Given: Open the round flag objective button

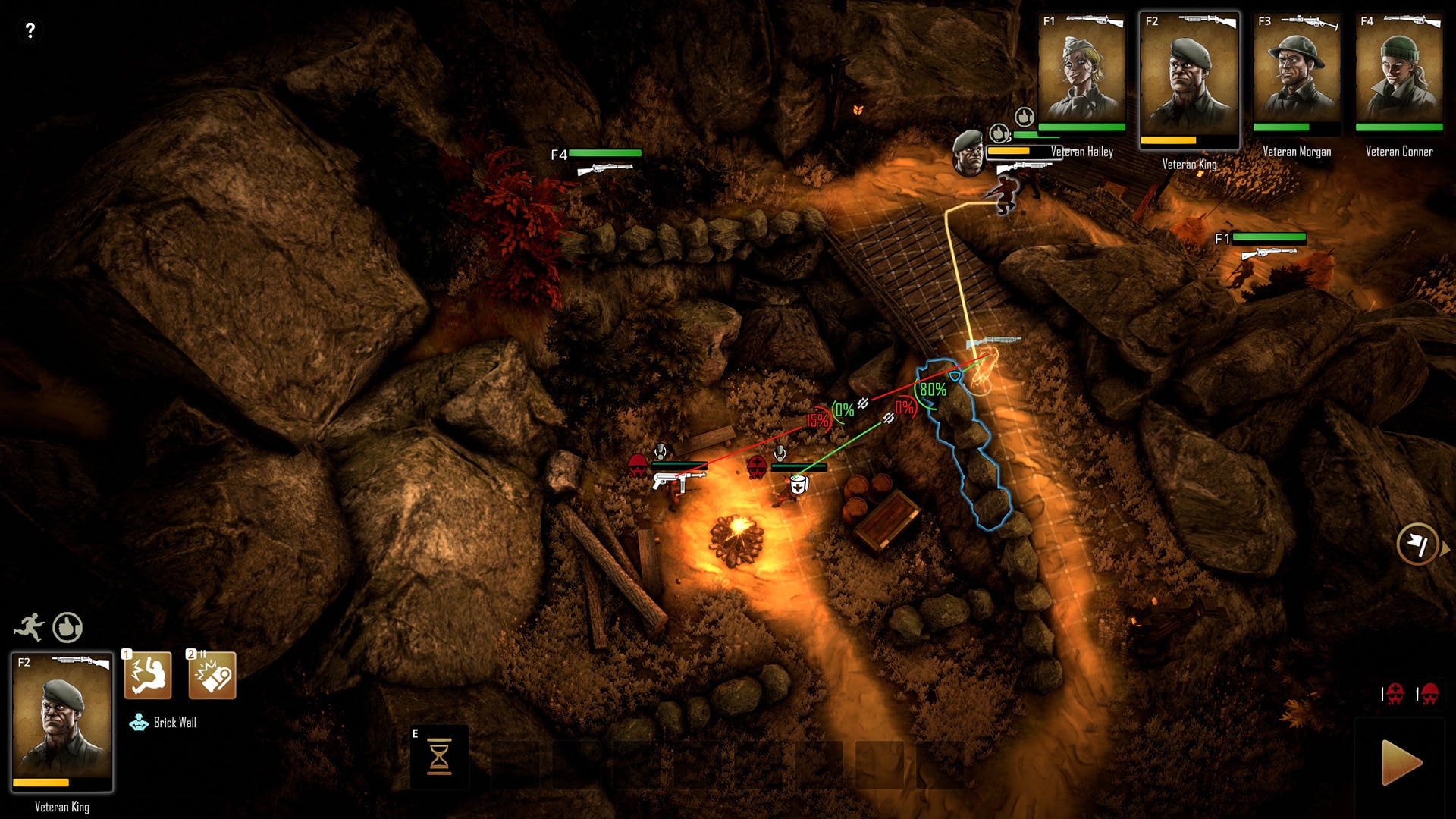Looking at the screenshot, I should click(1417, 544).
